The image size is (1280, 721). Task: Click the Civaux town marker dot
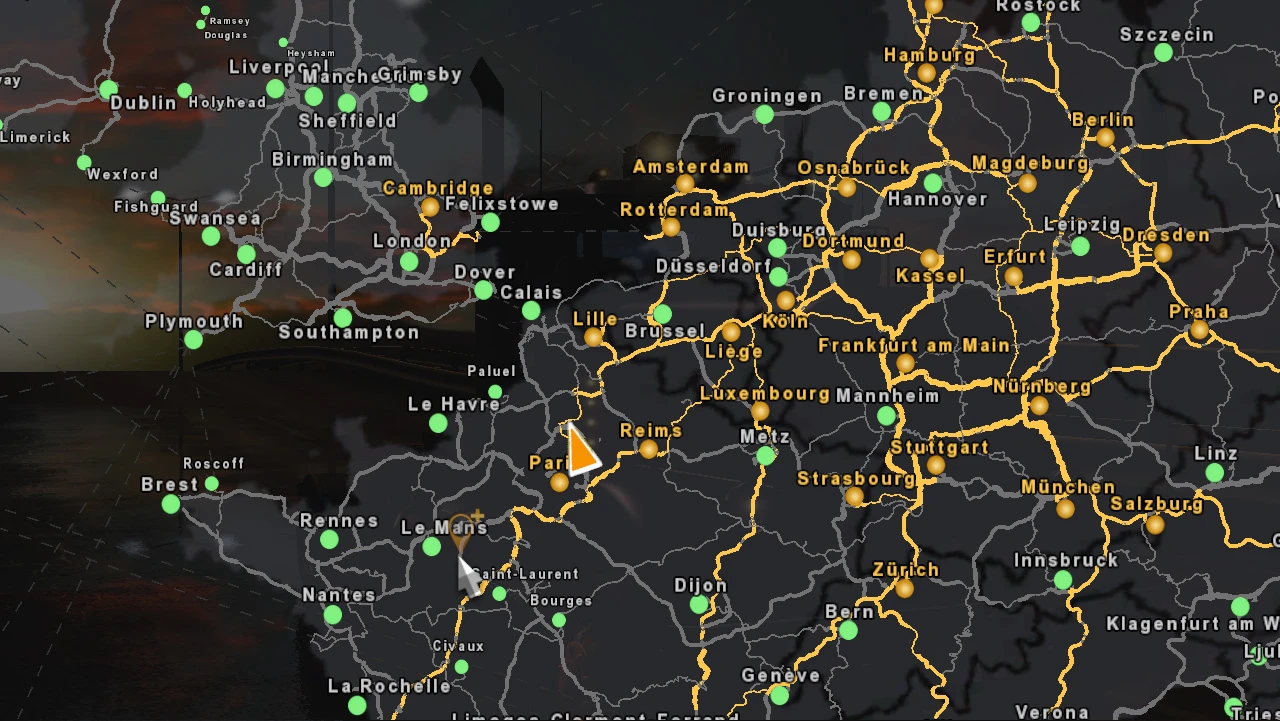point(461,665)
